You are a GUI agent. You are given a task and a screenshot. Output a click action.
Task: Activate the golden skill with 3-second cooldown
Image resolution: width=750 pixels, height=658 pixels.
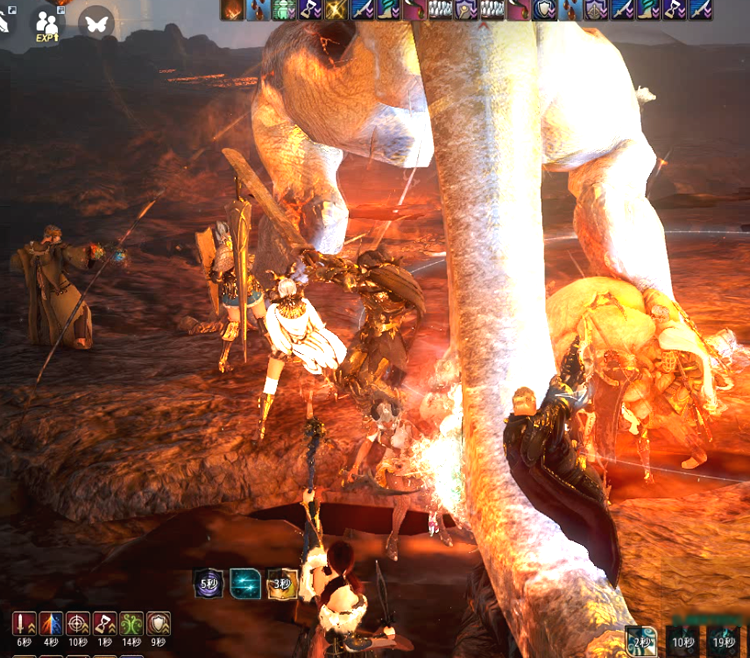click(282, 583)
